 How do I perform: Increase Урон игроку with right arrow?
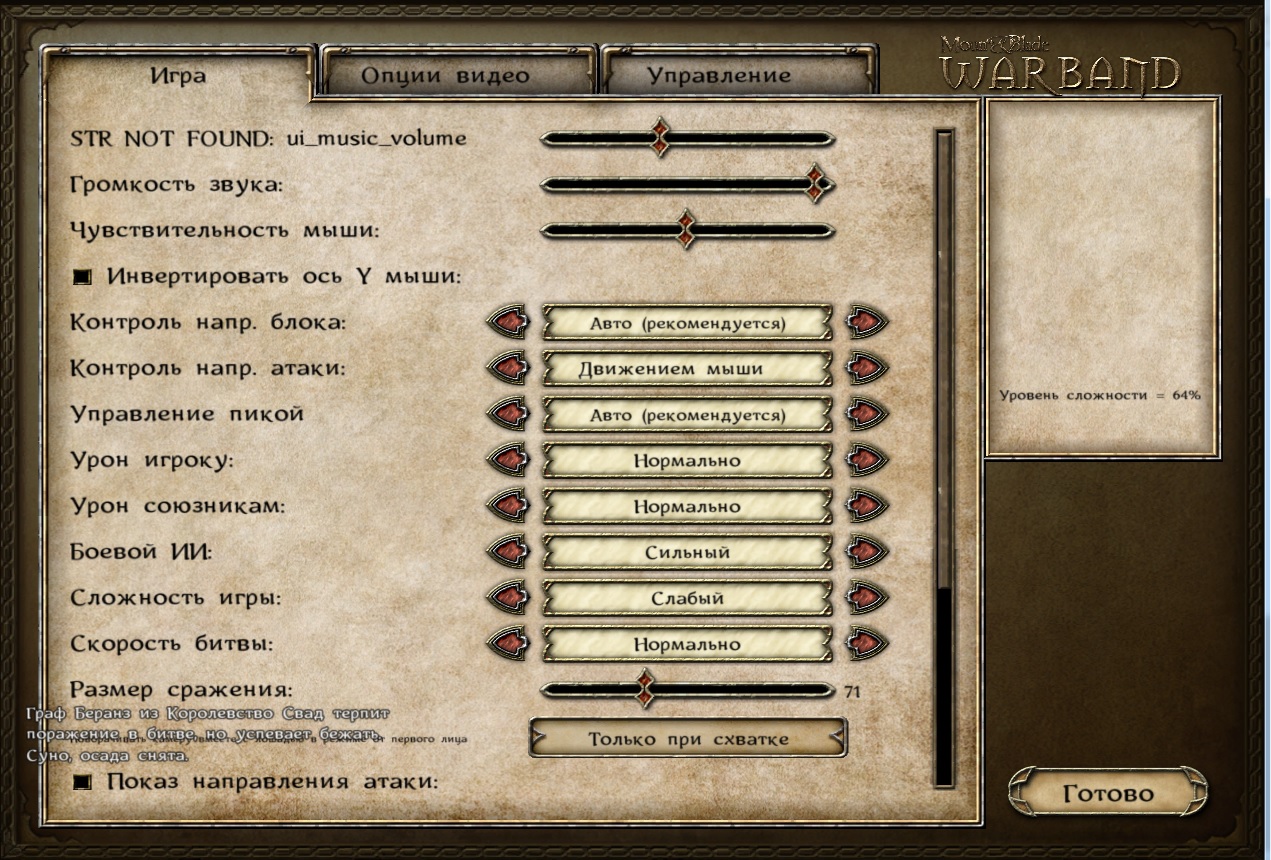point(865,460)
